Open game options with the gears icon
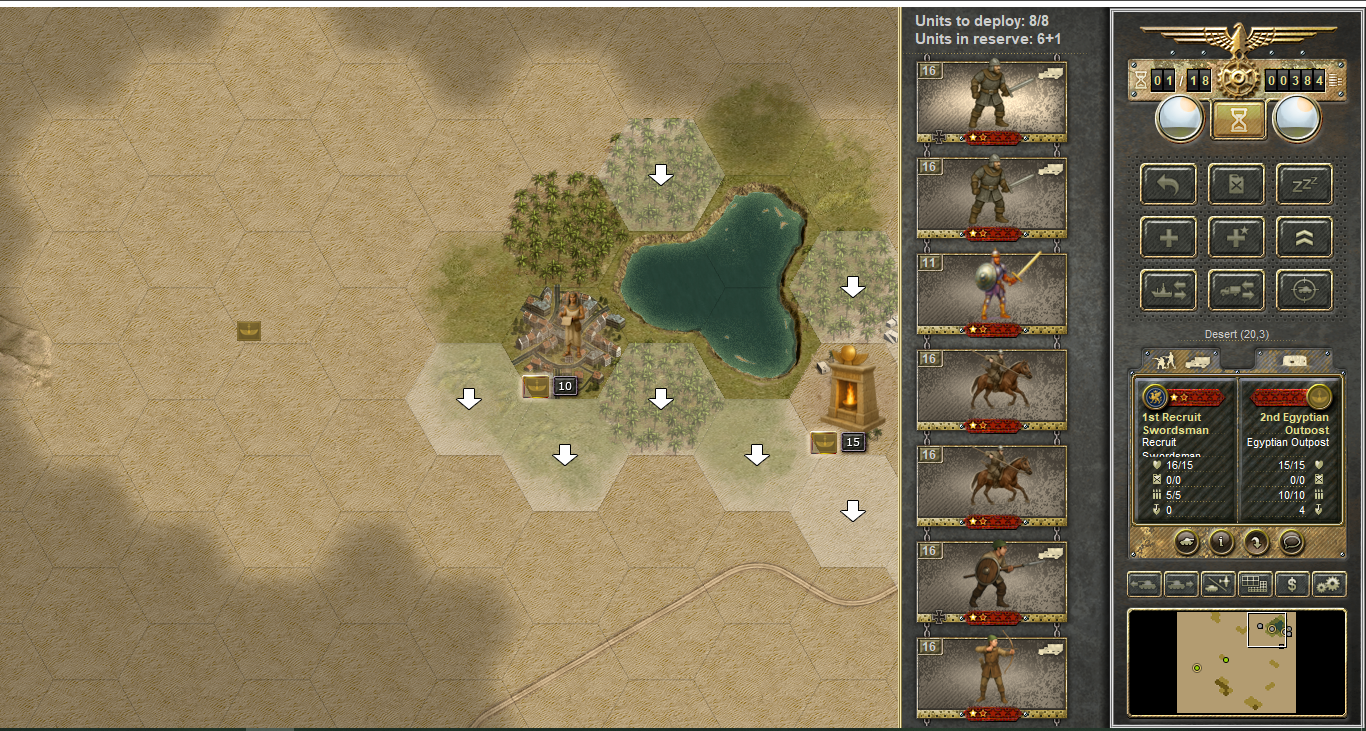Image resolution: width=1366 pixels, height=731 pixels. point(1329,584)
